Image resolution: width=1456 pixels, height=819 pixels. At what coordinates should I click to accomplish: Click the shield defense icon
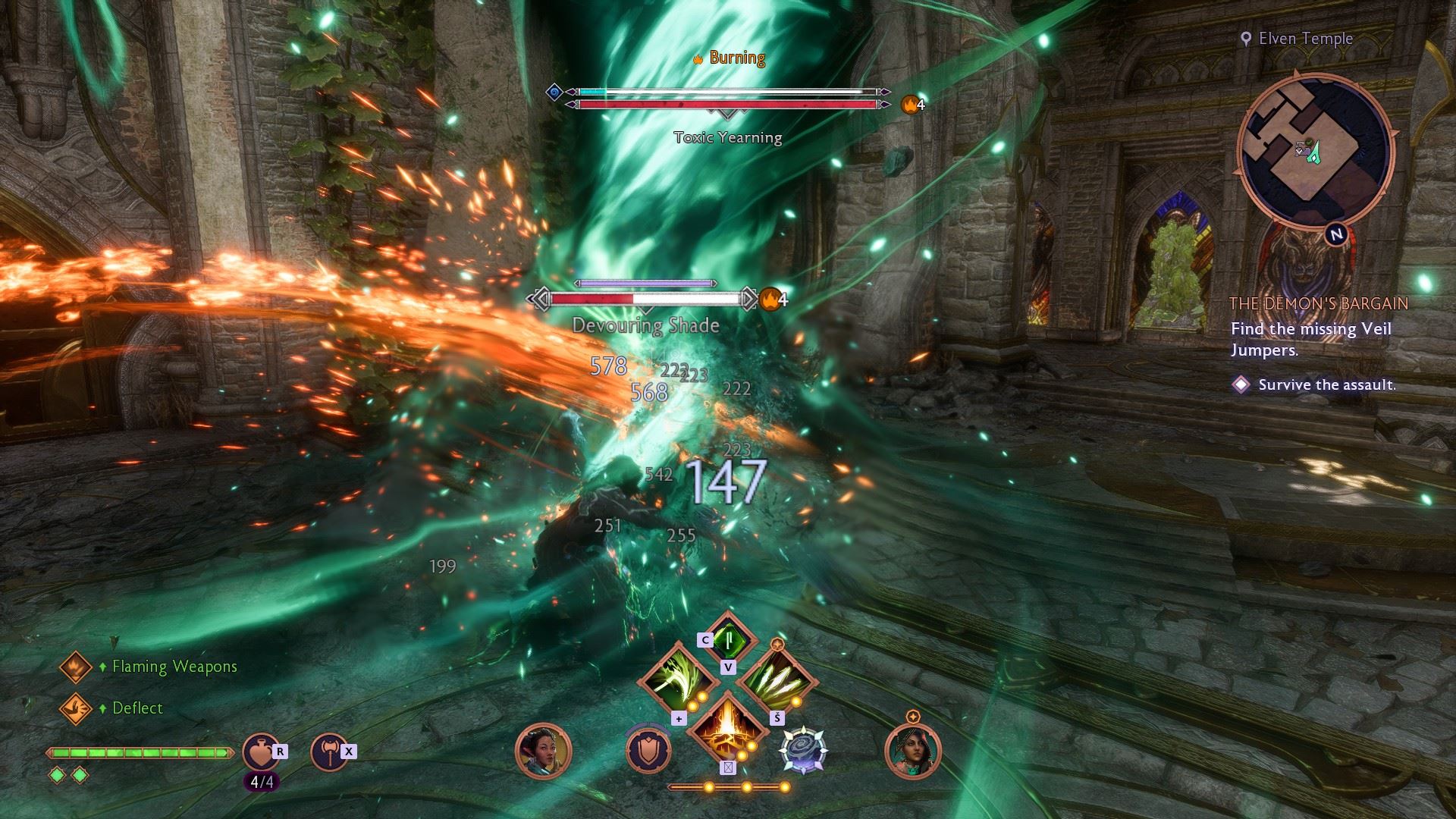(x=648, y=750)
